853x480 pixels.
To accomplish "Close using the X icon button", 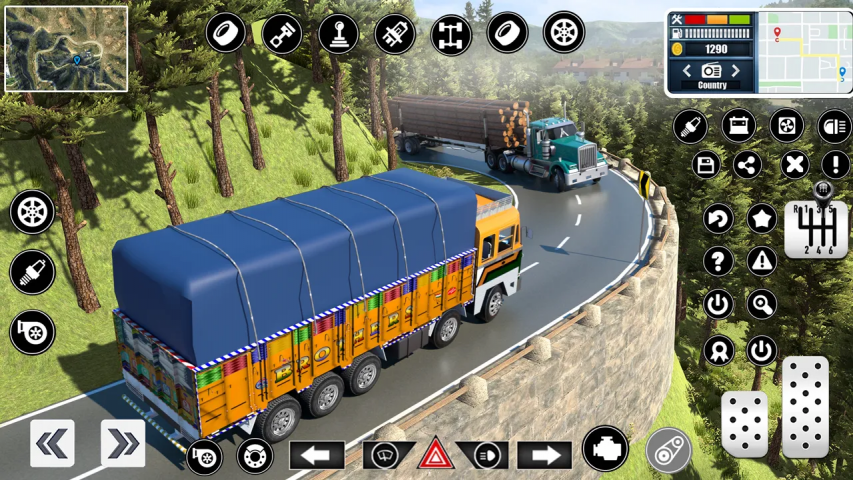I will pyautogui.click(x=794, y=165).
